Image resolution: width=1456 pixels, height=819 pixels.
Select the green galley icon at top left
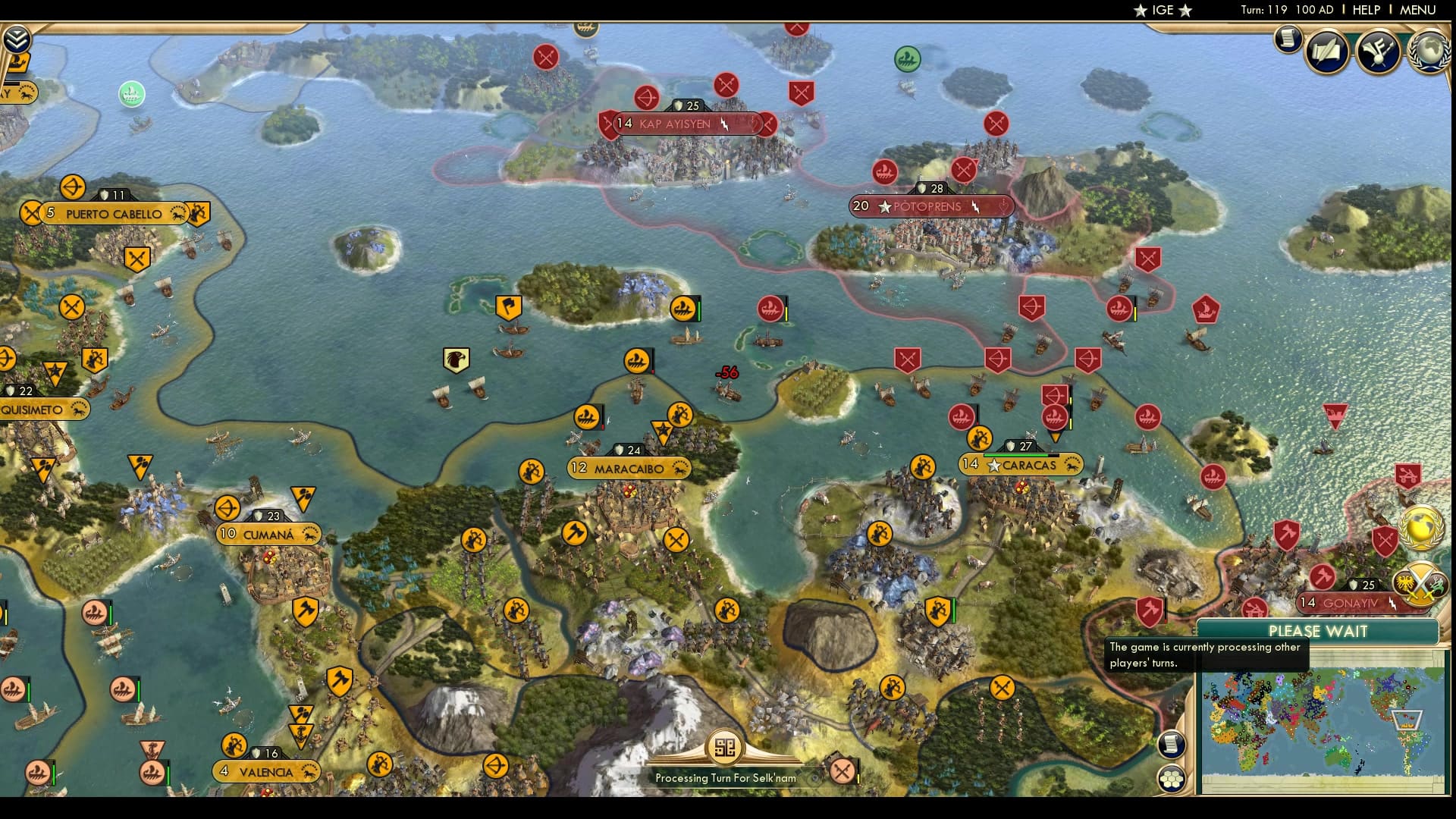(131, 94)
